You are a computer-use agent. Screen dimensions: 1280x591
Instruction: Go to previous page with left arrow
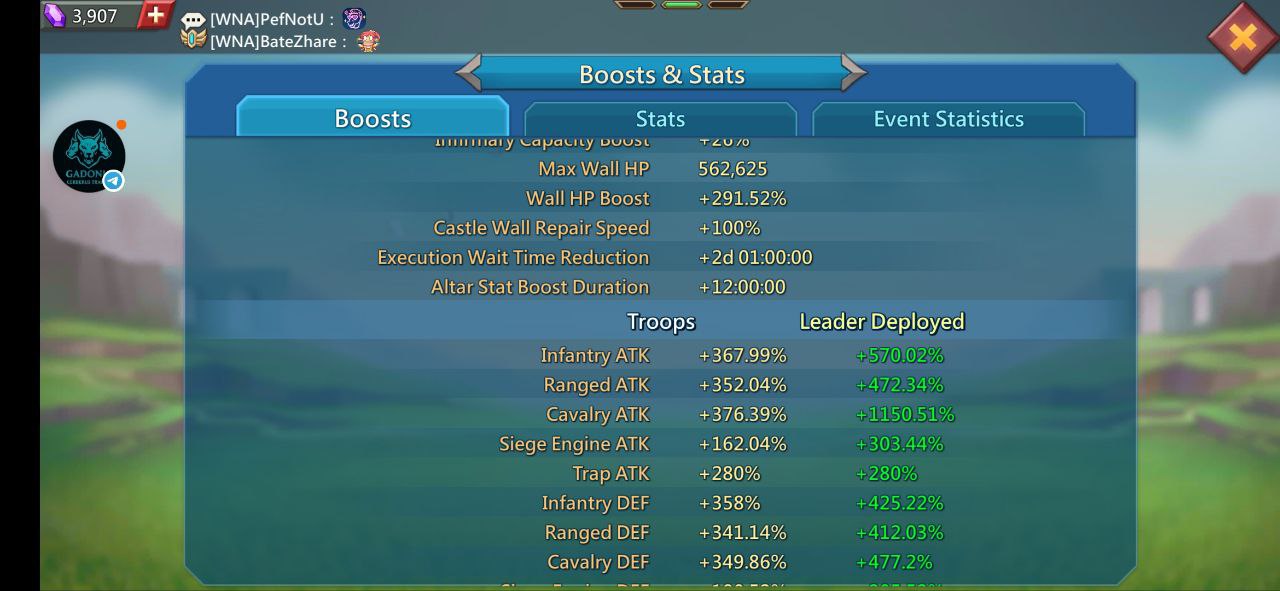(468, 73)
